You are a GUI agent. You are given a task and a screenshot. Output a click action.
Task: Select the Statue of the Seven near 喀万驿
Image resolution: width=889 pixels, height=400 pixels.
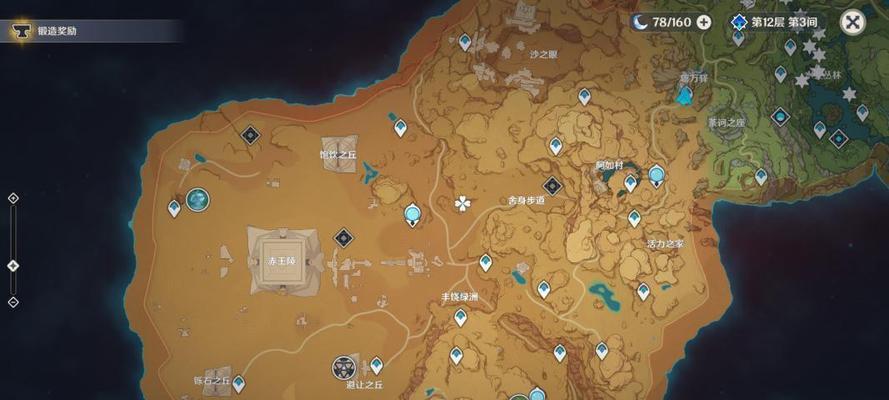pos(685,96)
